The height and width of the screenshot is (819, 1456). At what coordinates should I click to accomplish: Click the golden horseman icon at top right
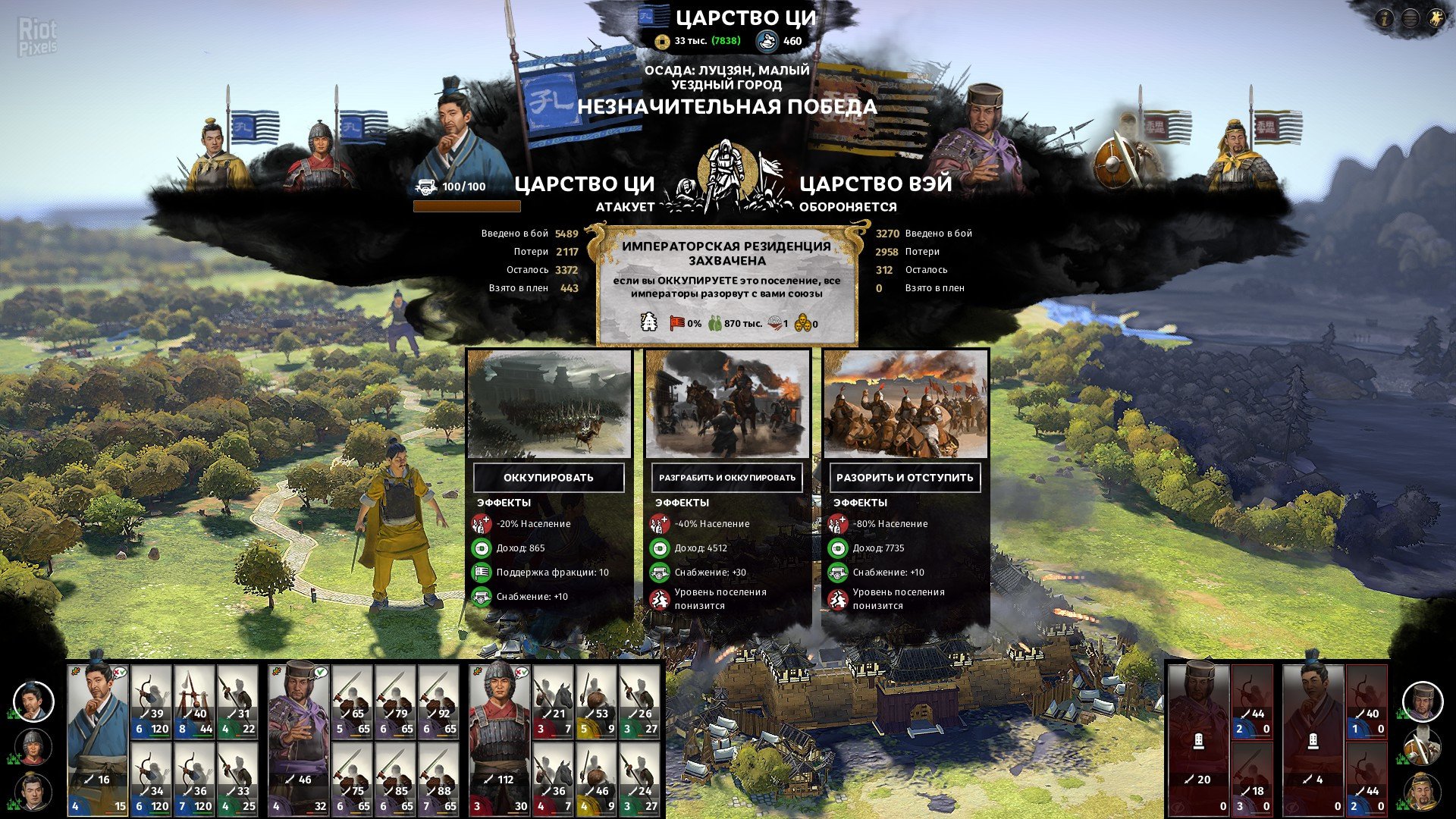tap(1436, 18)
